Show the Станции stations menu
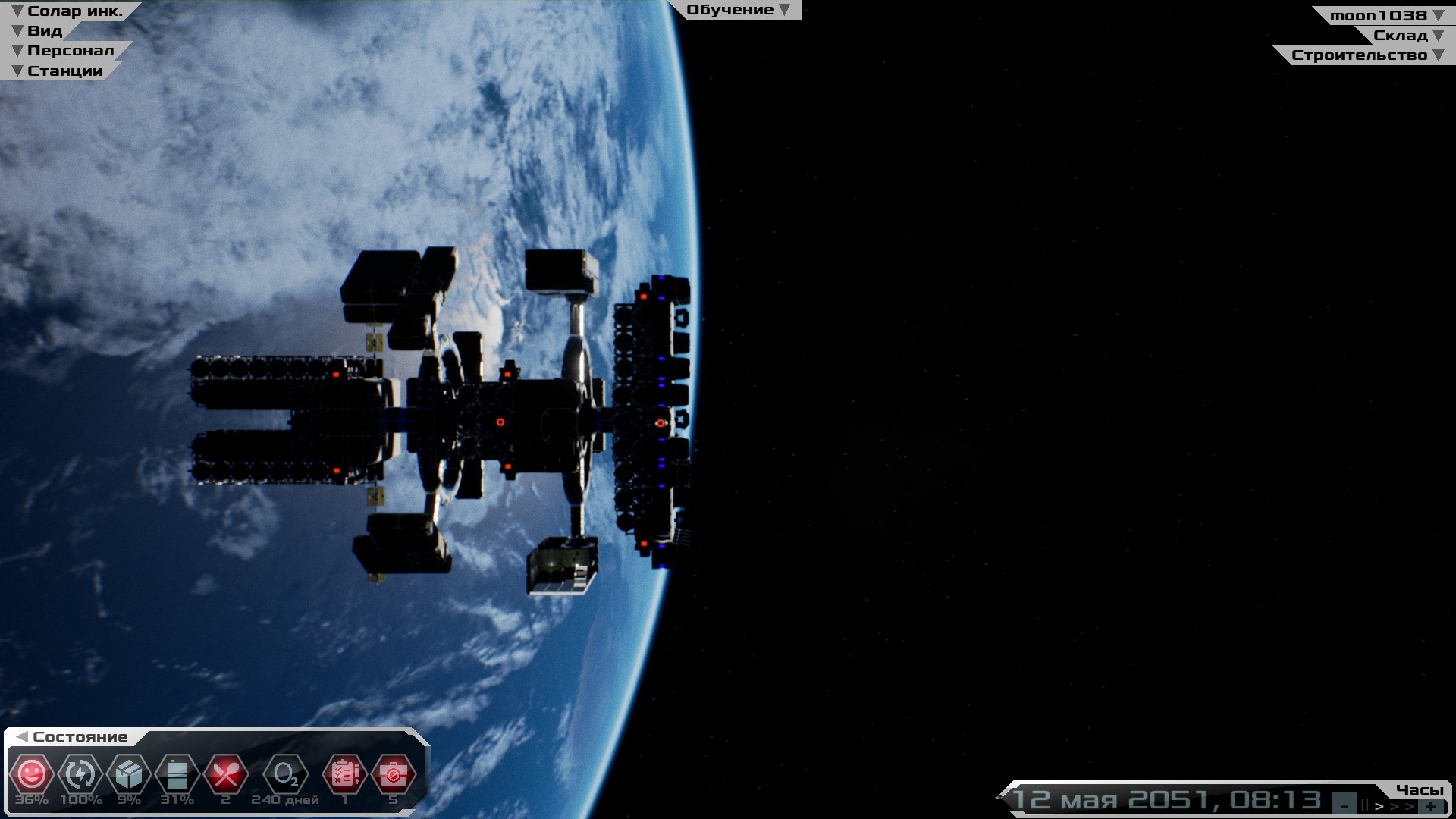The width and height of the screenshot is (1456, 819). click(x=58, y=71)
